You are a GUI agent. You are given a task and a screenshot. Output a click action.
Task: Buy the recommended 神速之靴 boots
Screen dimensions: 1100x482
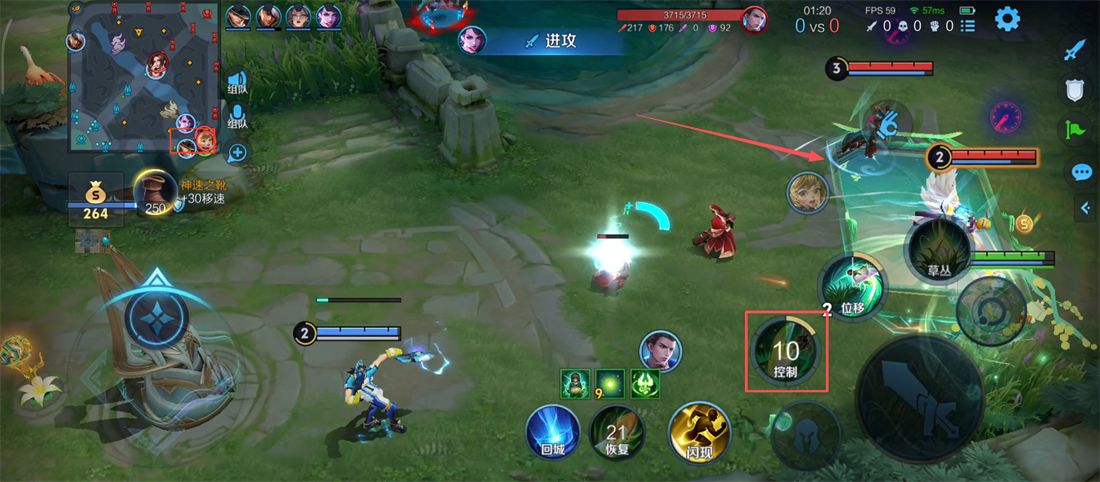pos(155,192)
